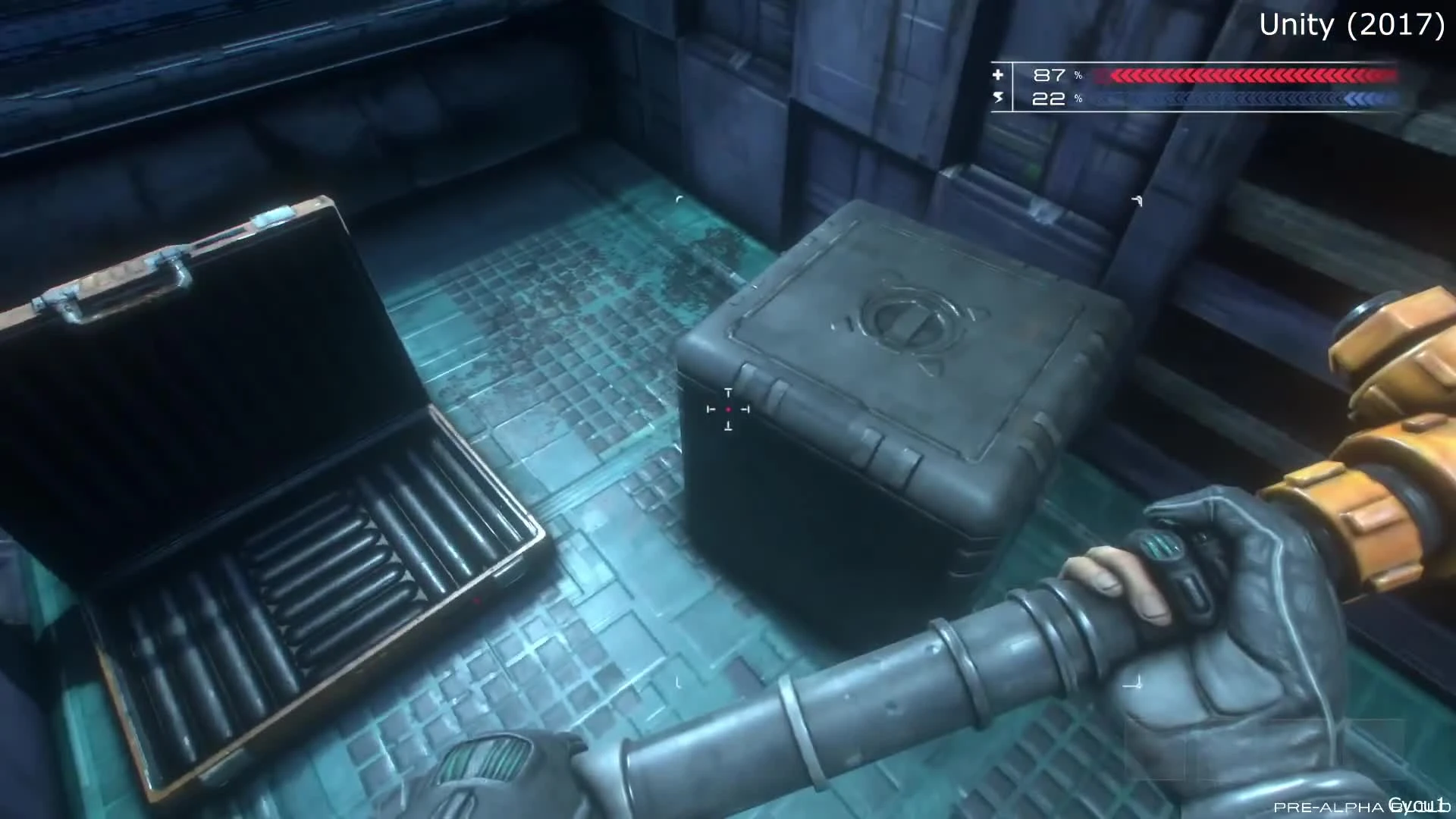The image size is (1456, 819).
Task: Click the 22 energy value
Action: (1050, 99)
